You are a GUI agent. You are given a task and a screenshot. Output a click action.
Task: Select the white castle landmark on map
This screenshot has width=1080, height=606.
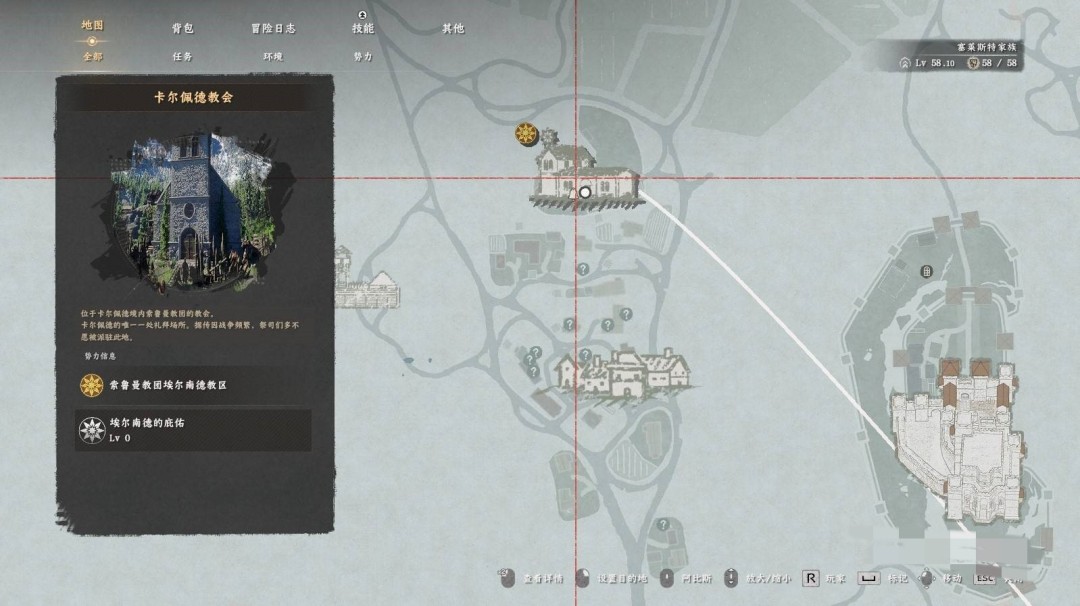958,440
